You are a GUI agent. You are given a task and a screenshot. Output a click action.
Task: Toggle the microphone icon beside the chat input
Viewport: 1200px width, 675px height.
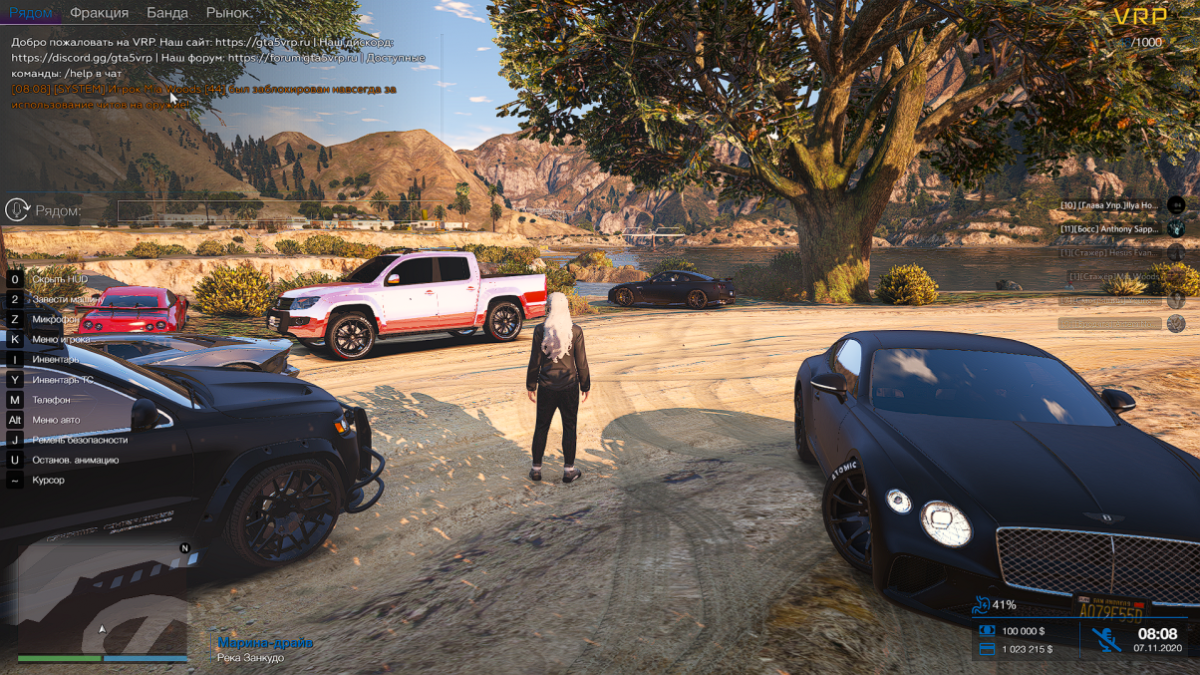click(17, 210)
